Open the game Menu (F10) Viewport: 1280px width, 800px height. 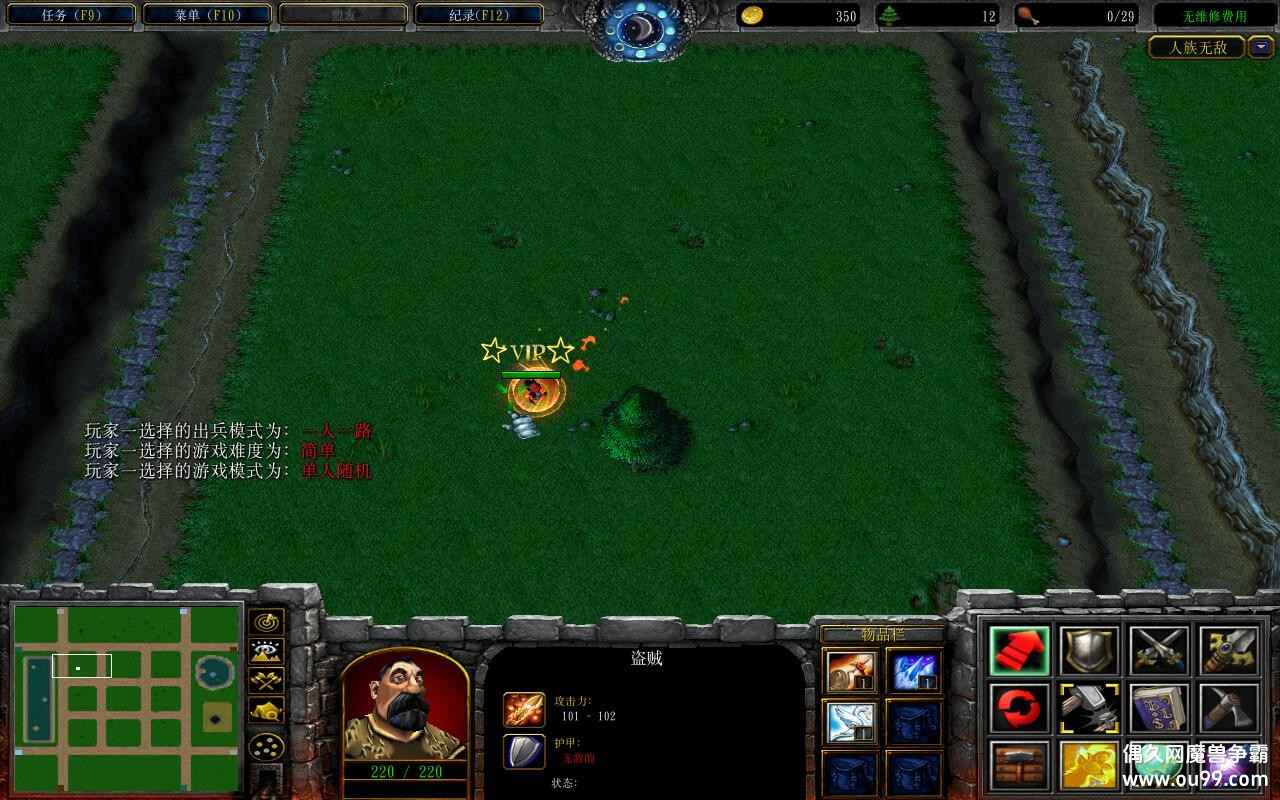pos(207,15)
